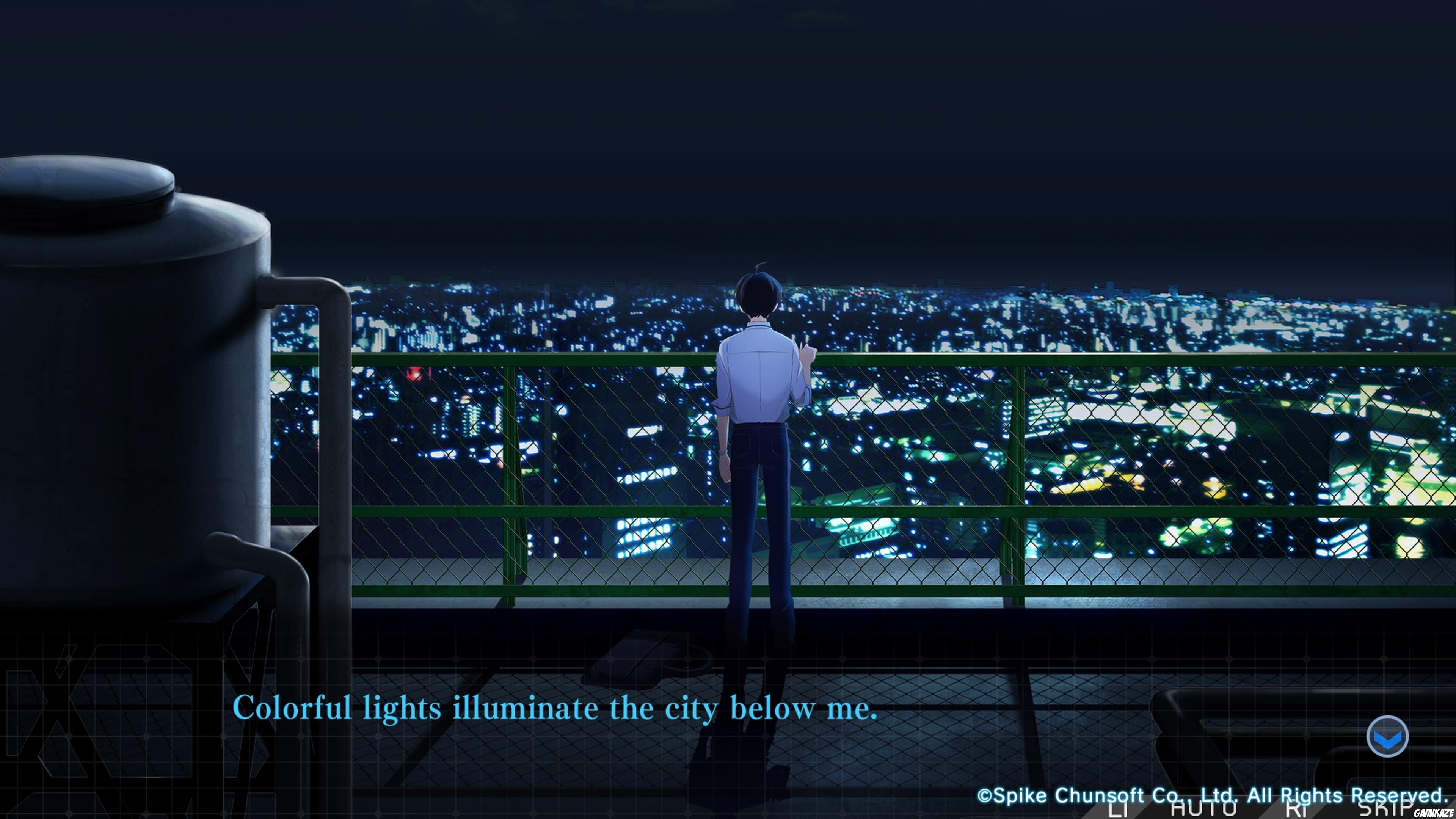This screenshot has width=1456, height=819.
Task: Switch to AUTO in the bottom menu bar
Action: coord(1204,810)
